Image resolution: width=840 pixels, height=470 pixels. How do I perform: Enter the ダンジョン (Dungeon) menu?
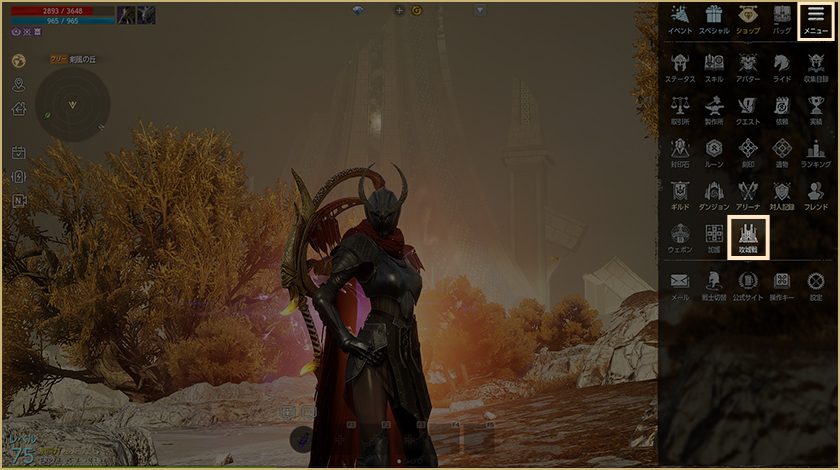714,194
